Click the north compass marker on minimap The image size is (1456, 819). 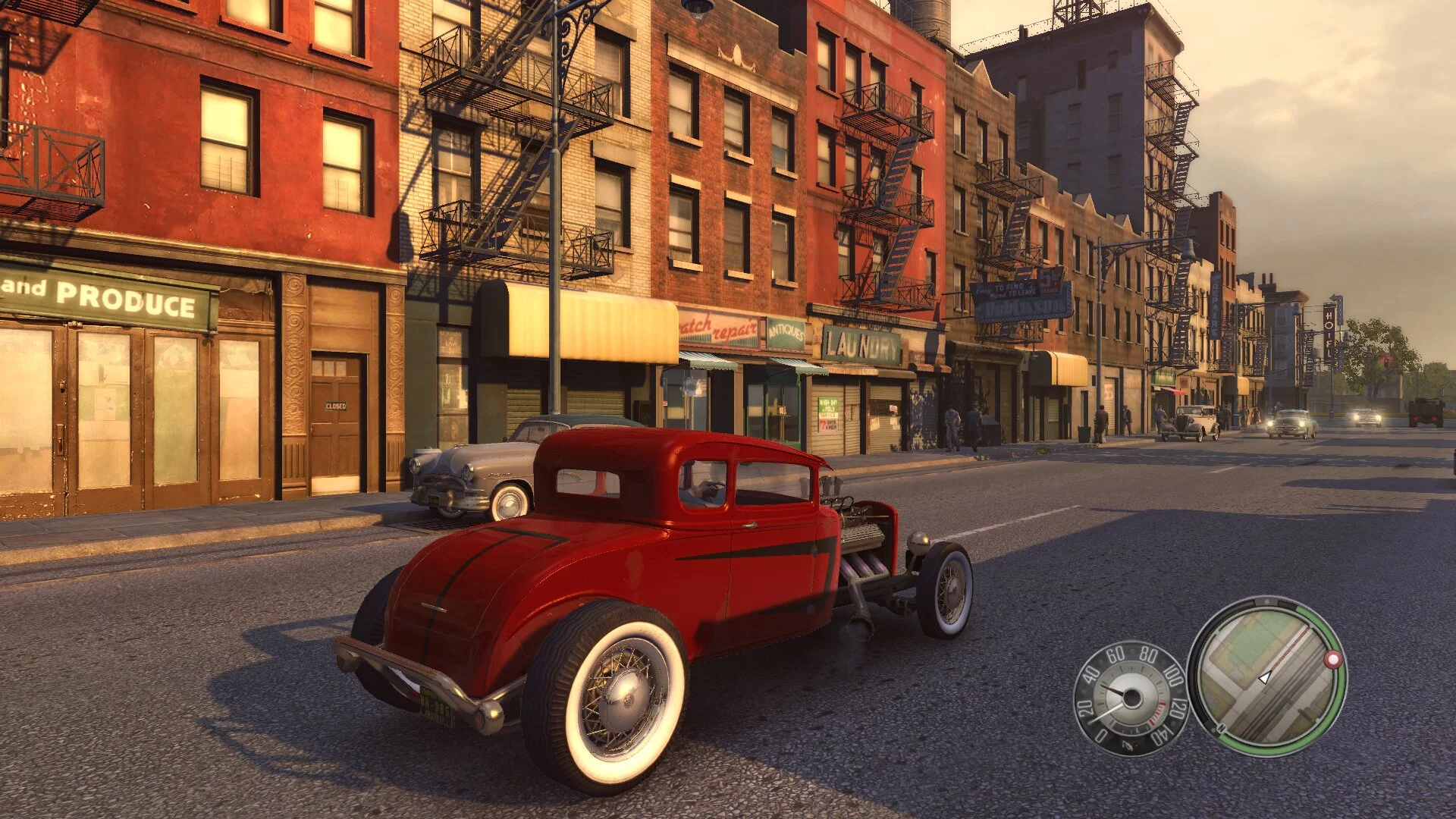point(1221,729)
